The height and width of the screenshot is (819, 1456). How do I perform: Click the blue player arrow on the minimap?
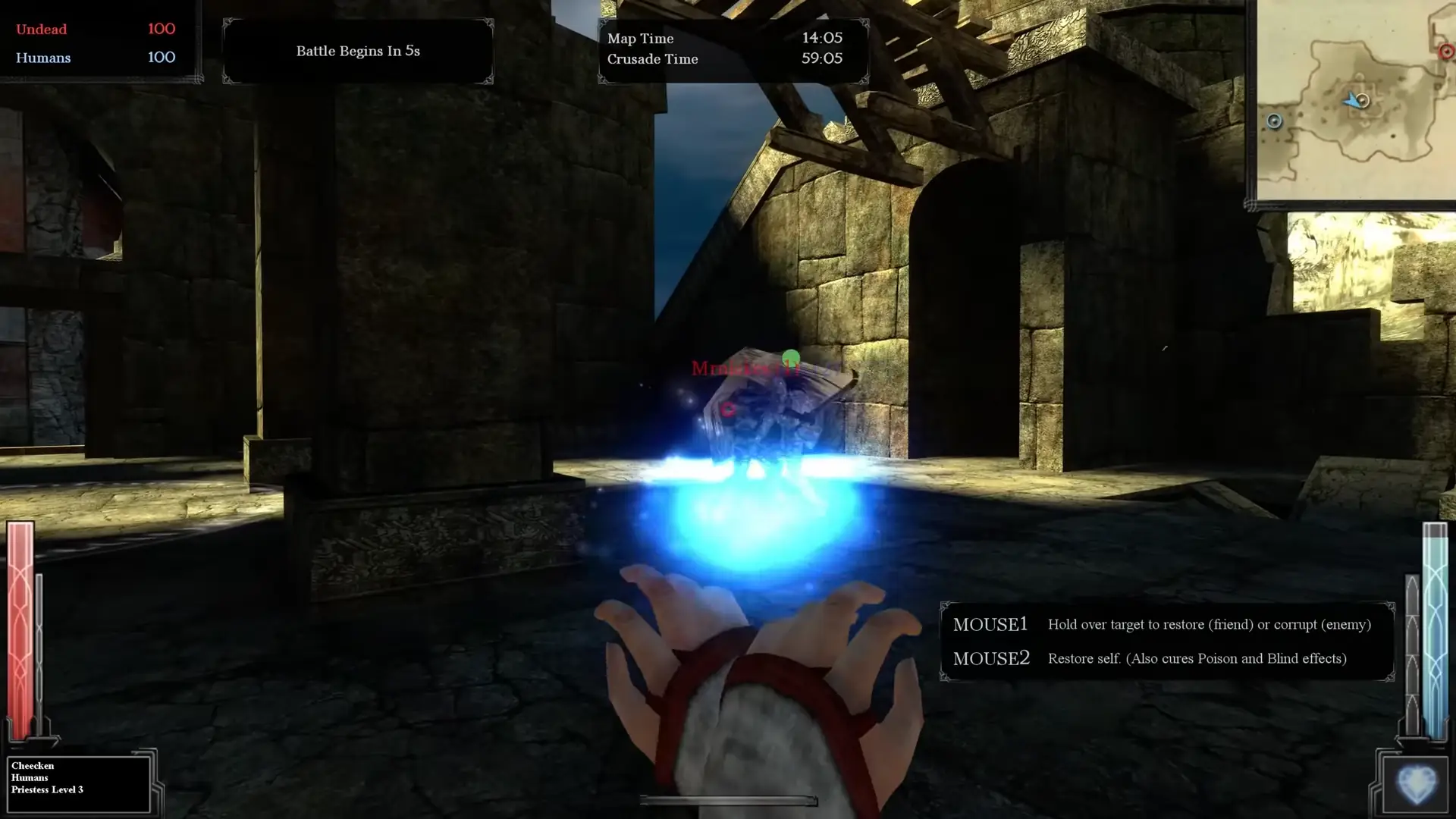pos(1353,99)
